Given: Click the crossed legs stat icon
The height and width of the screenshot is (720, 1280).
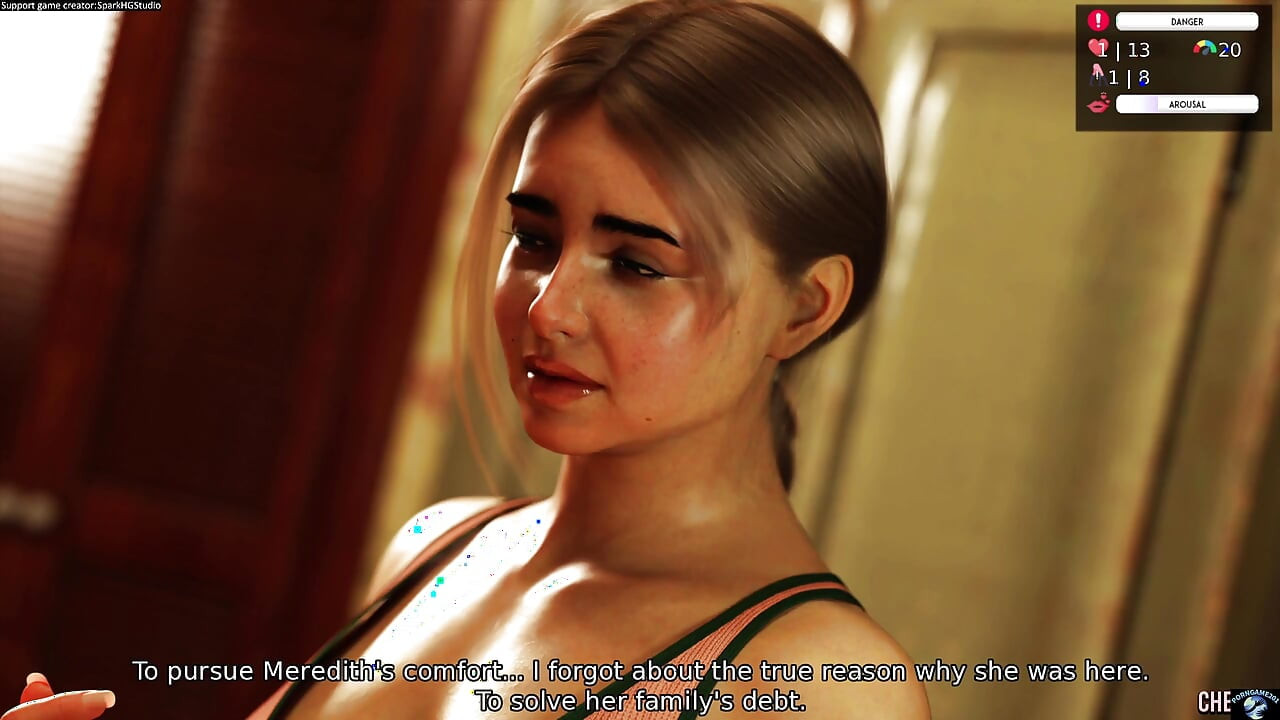Looking at the screenshot, I should [1099, 75].
